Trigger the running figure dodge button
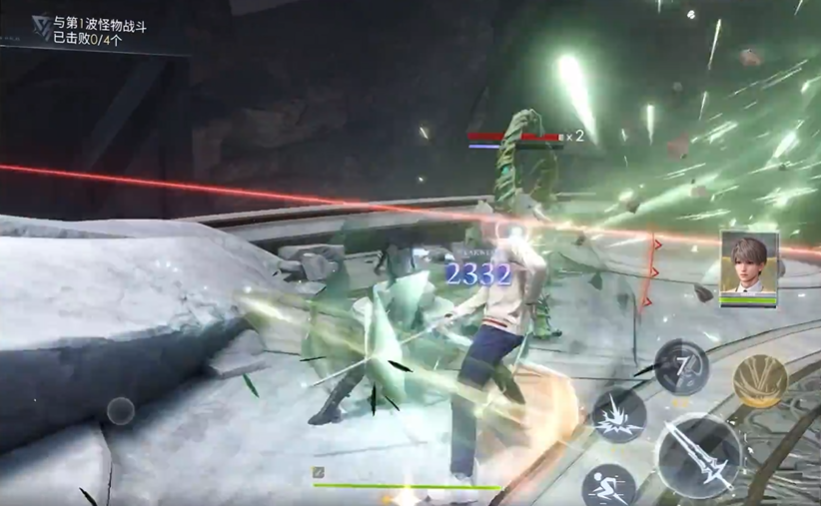Image resolution: width=821 pixels, height=506 pixels. click(608, 487)
